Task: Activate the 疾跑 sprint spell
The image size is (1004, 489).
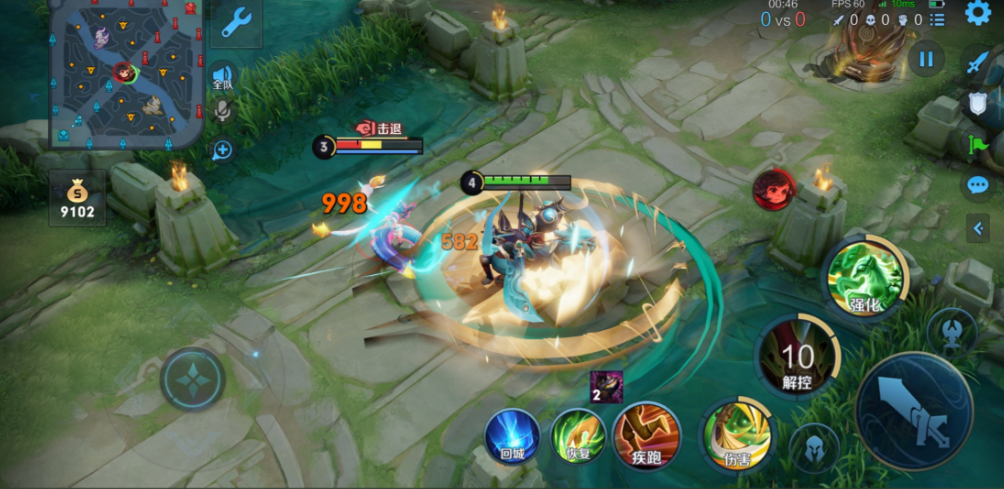Action: (646, 435)
